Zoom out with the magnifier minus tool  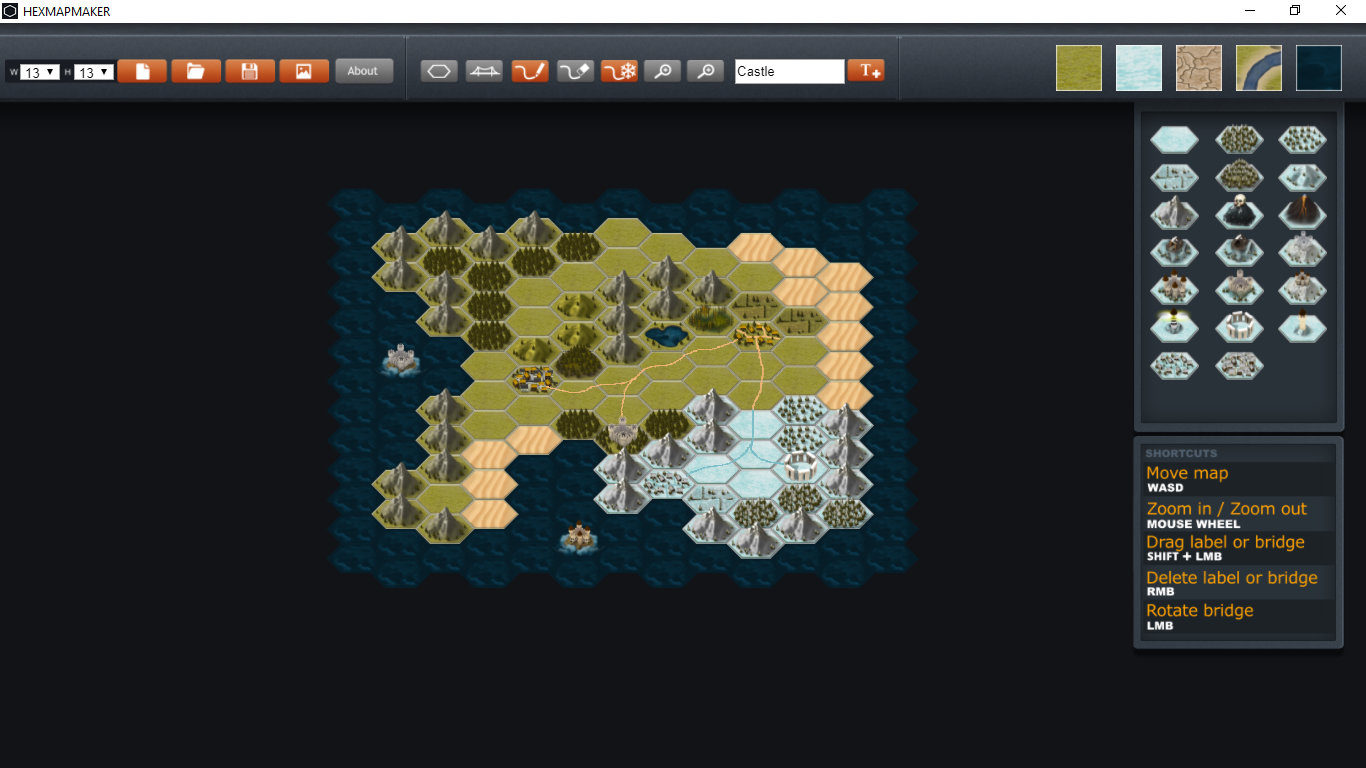click(x=705, y=71)
